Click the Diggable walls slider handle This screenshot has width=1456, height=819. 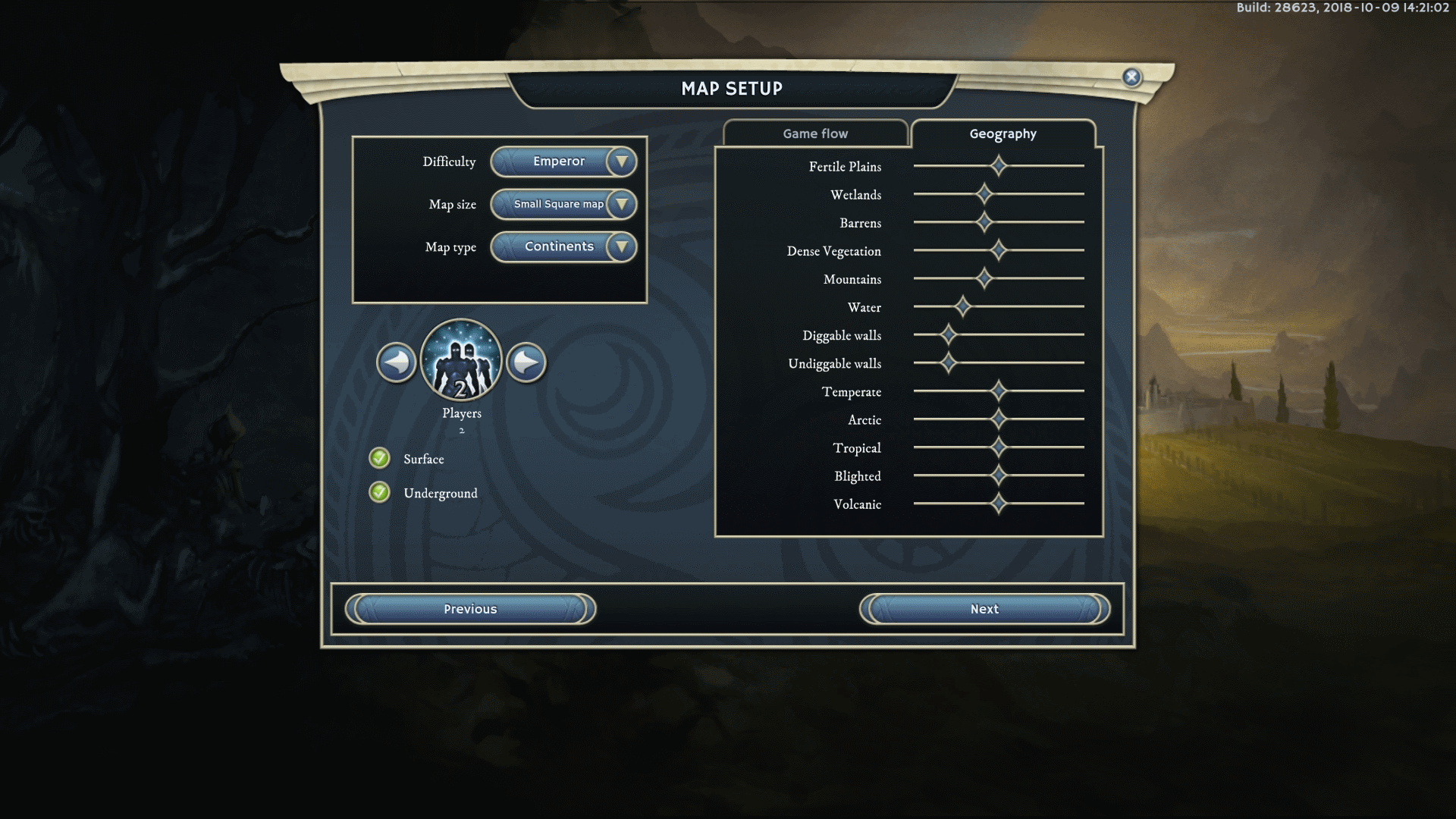point(948,334)
